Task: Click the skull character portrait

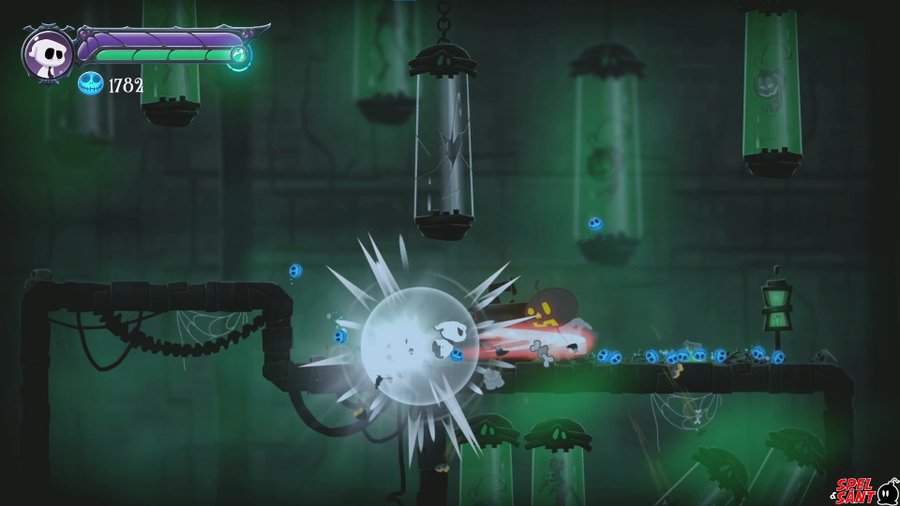Action: pos(46,54)
